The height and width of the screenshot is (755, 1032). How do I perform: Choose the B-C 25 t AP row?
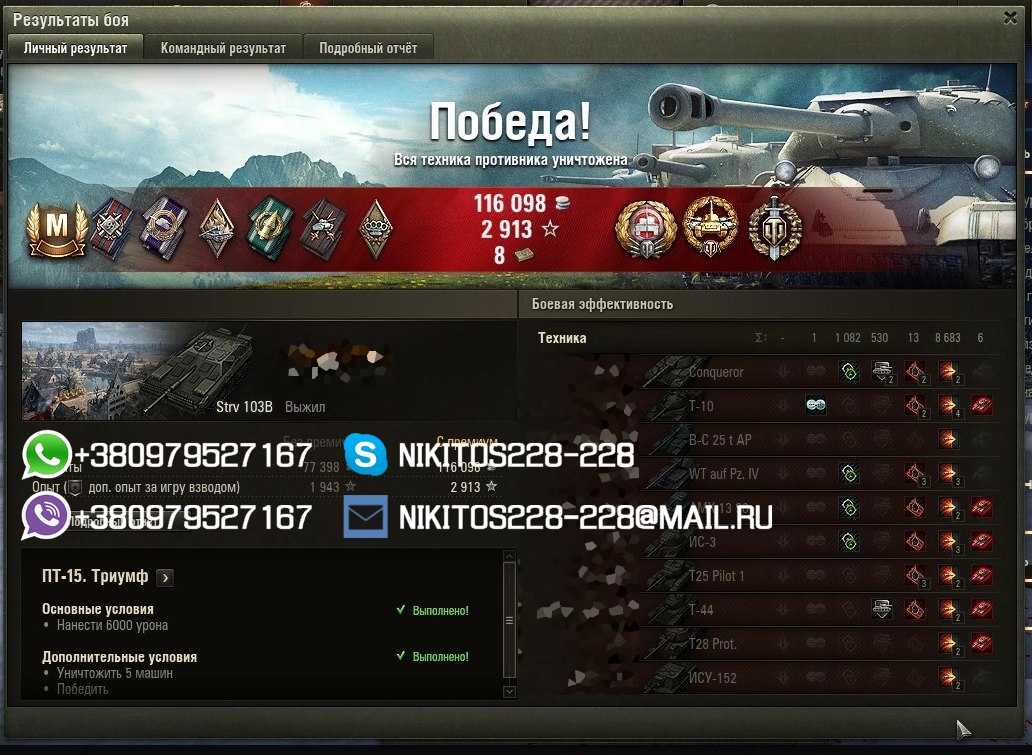coord(719,441)
